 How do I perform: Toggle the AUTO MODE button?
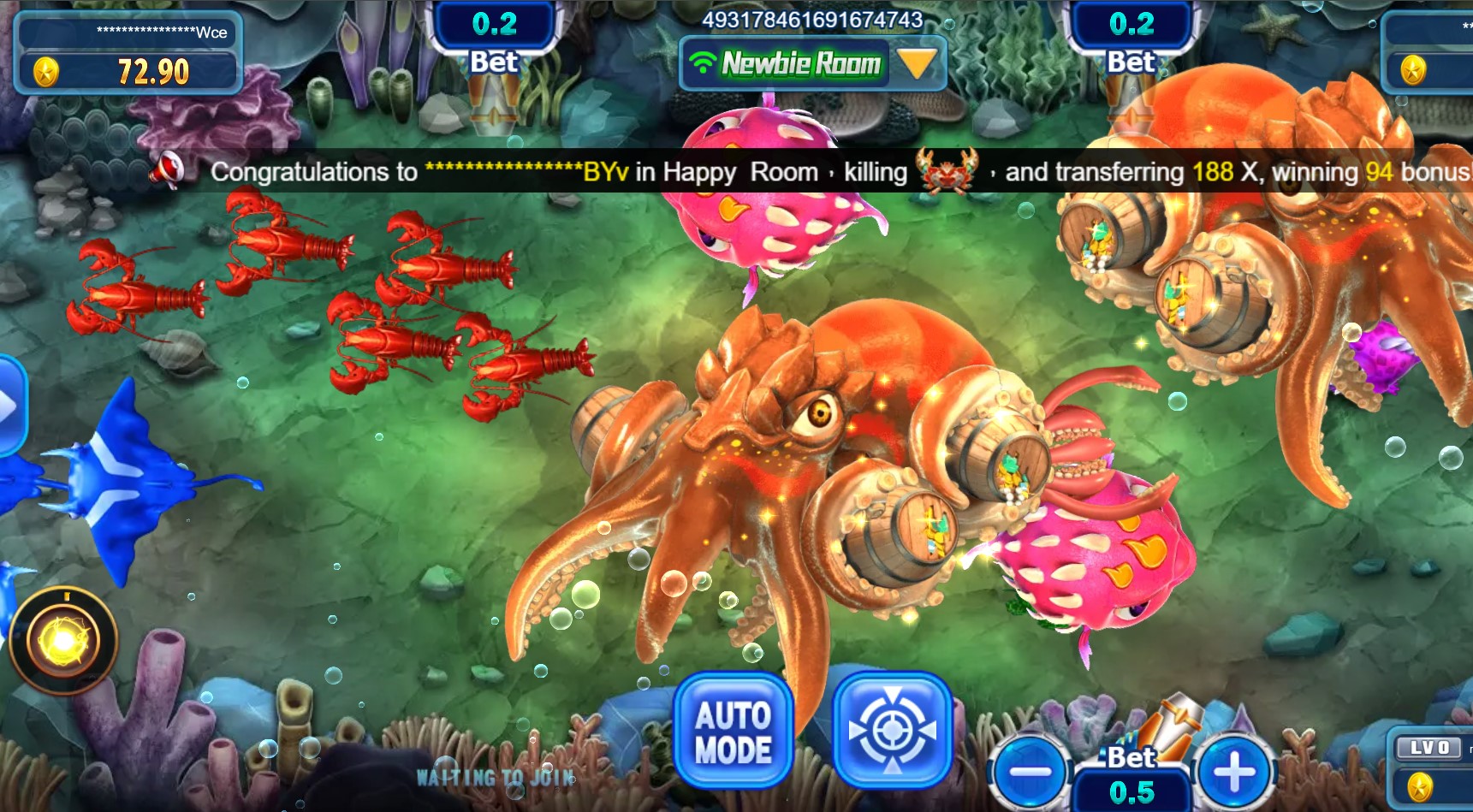[x=734, y=732]
